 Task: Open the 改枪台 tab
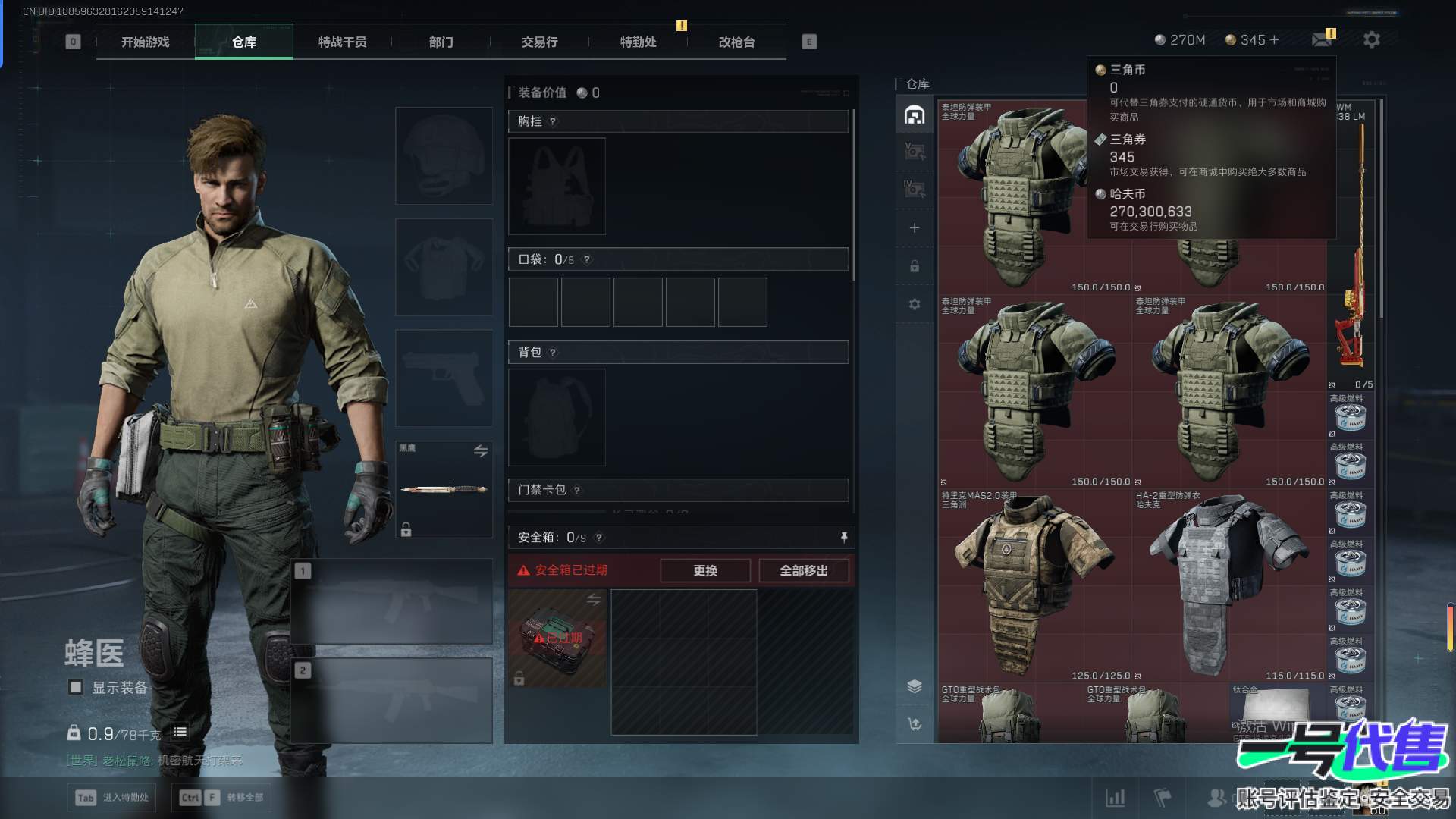click(736, 42)
